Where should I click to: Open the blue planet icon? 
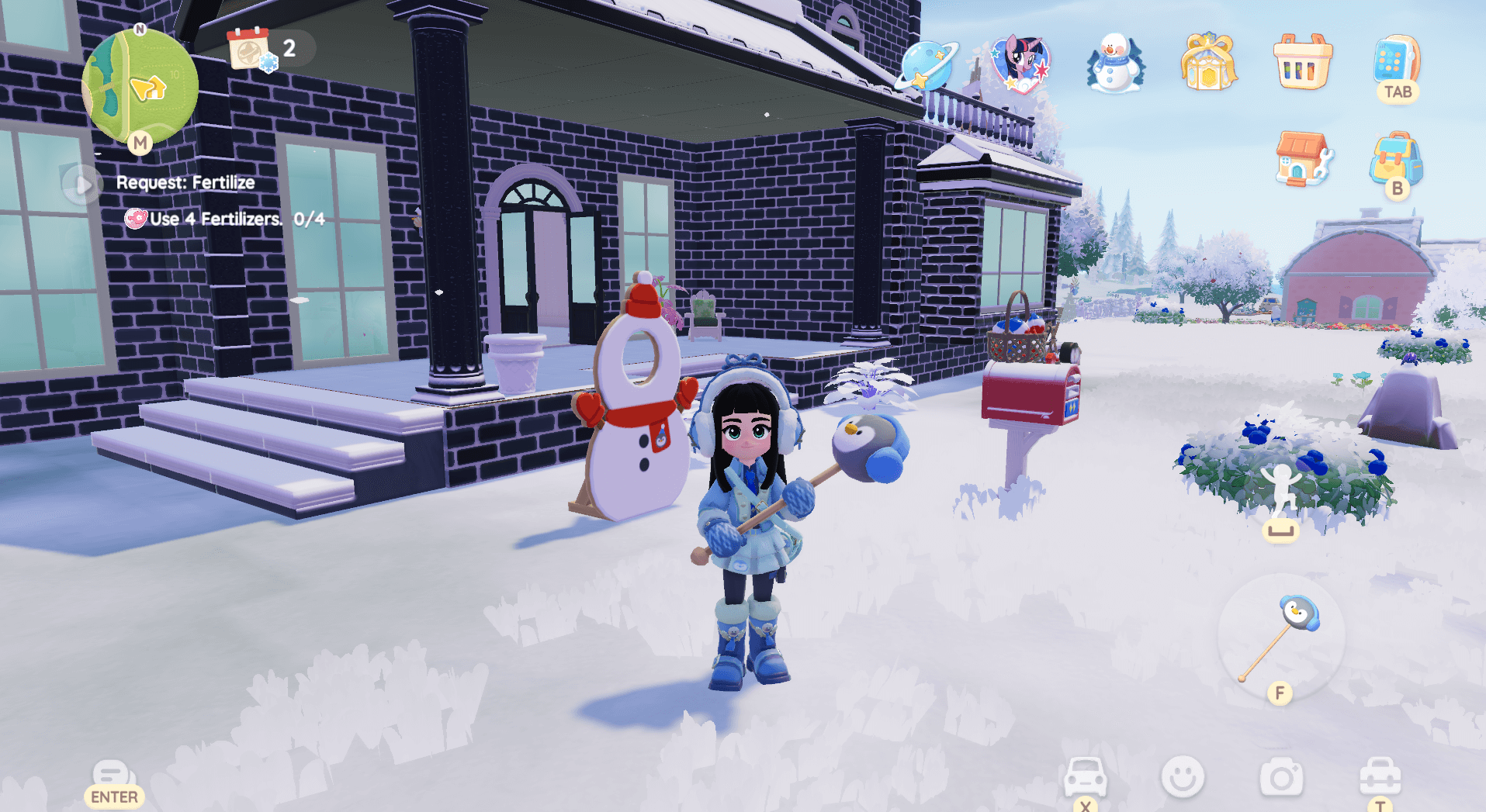coord(927,64)
